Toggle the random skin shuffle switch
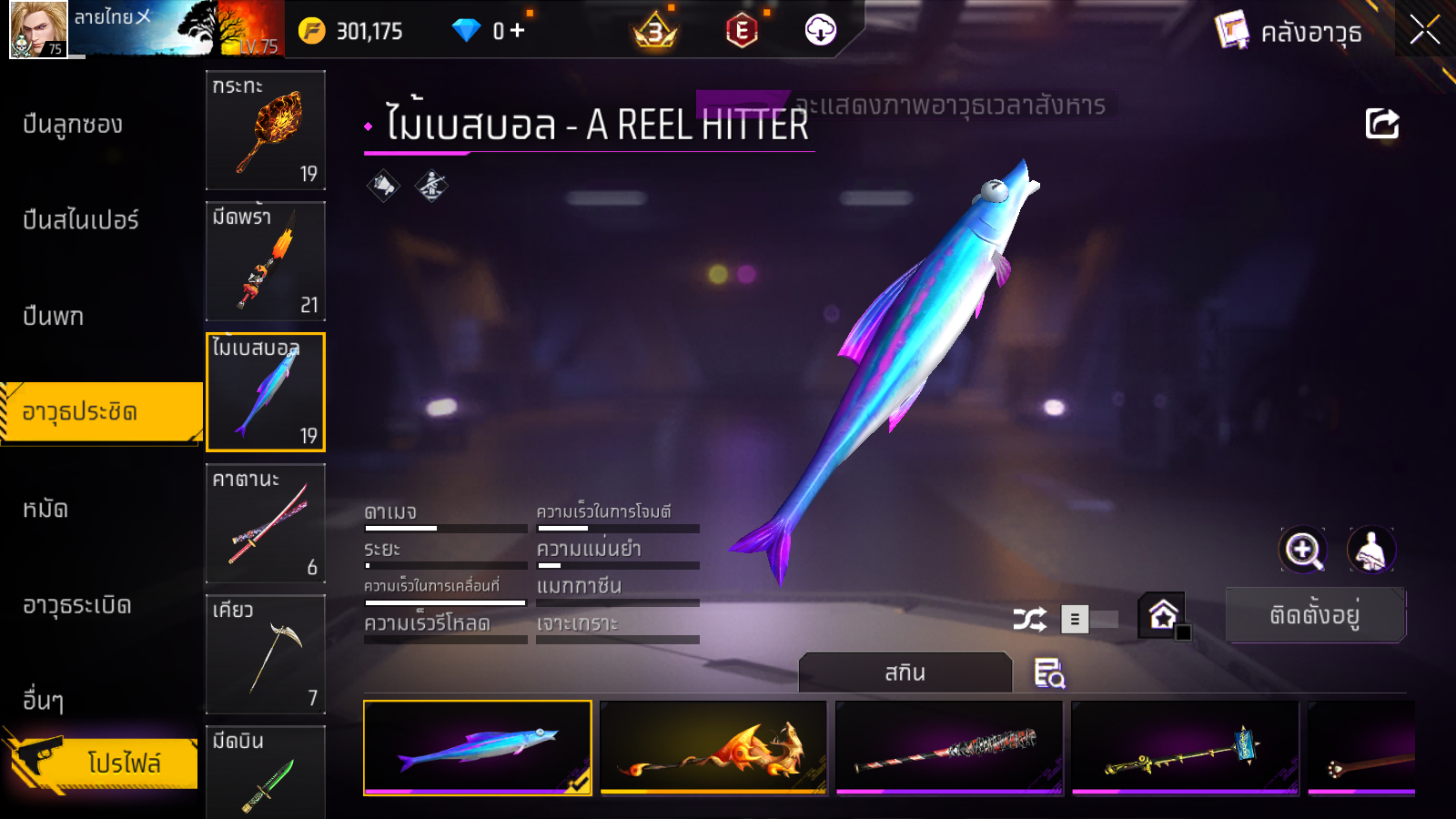This screenshot has height=819, width=1456. [x=1090, y=620]
